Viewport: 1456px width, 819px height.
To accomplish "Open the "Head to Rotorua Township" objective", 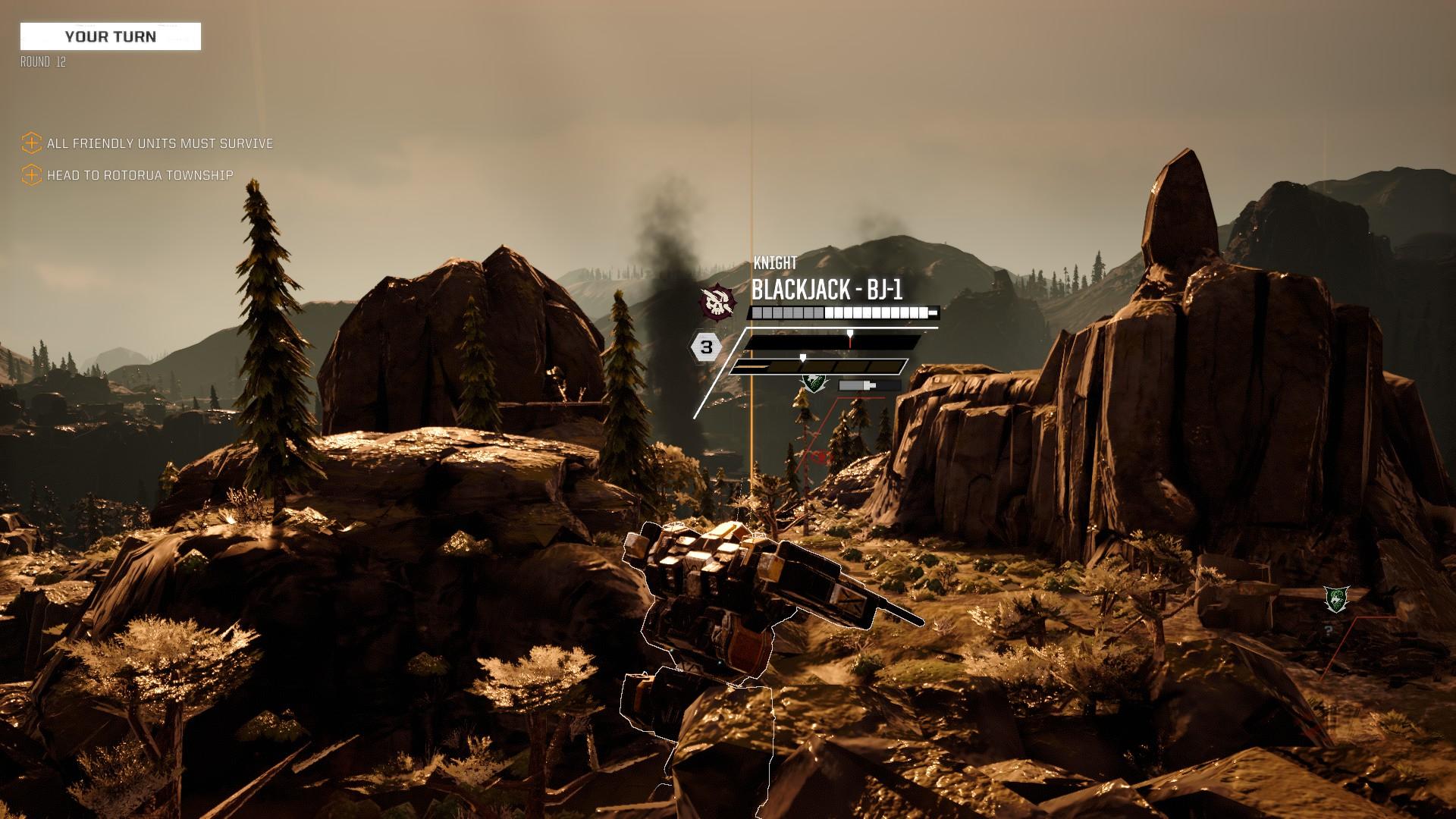I will point(140,175).
